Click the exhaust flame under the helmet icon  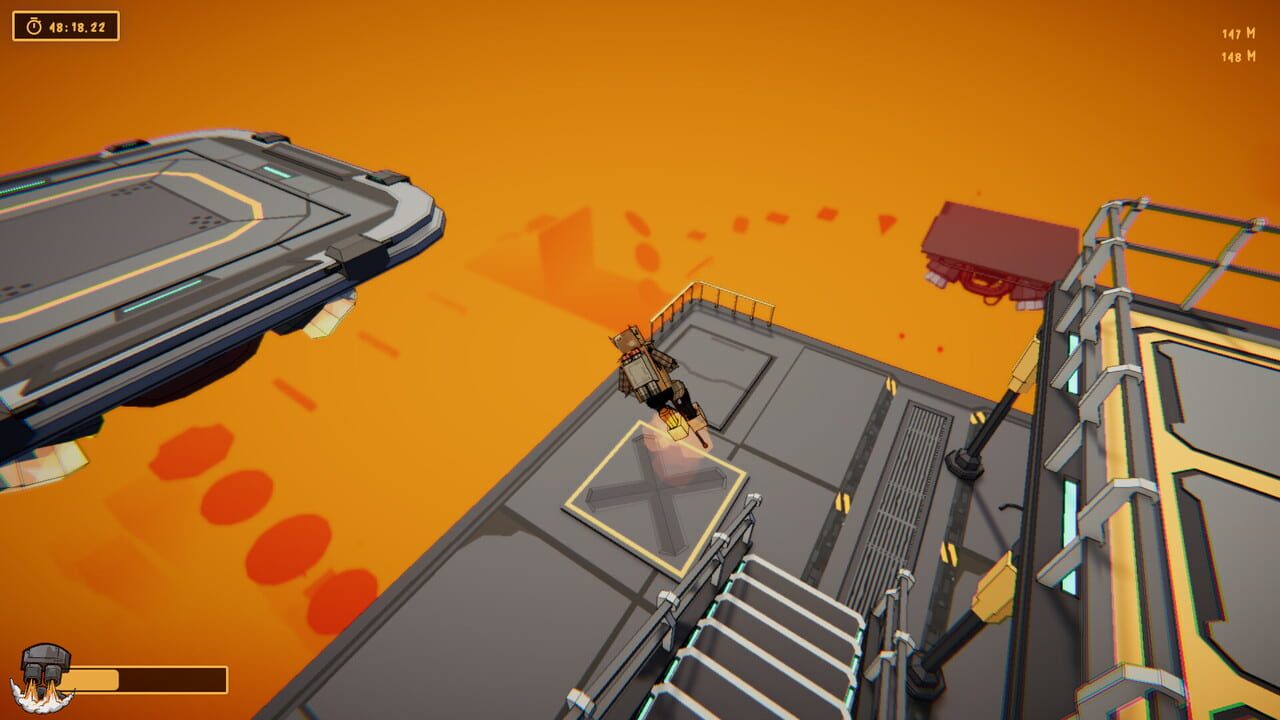pyautogui.click(x=42, y=695)
